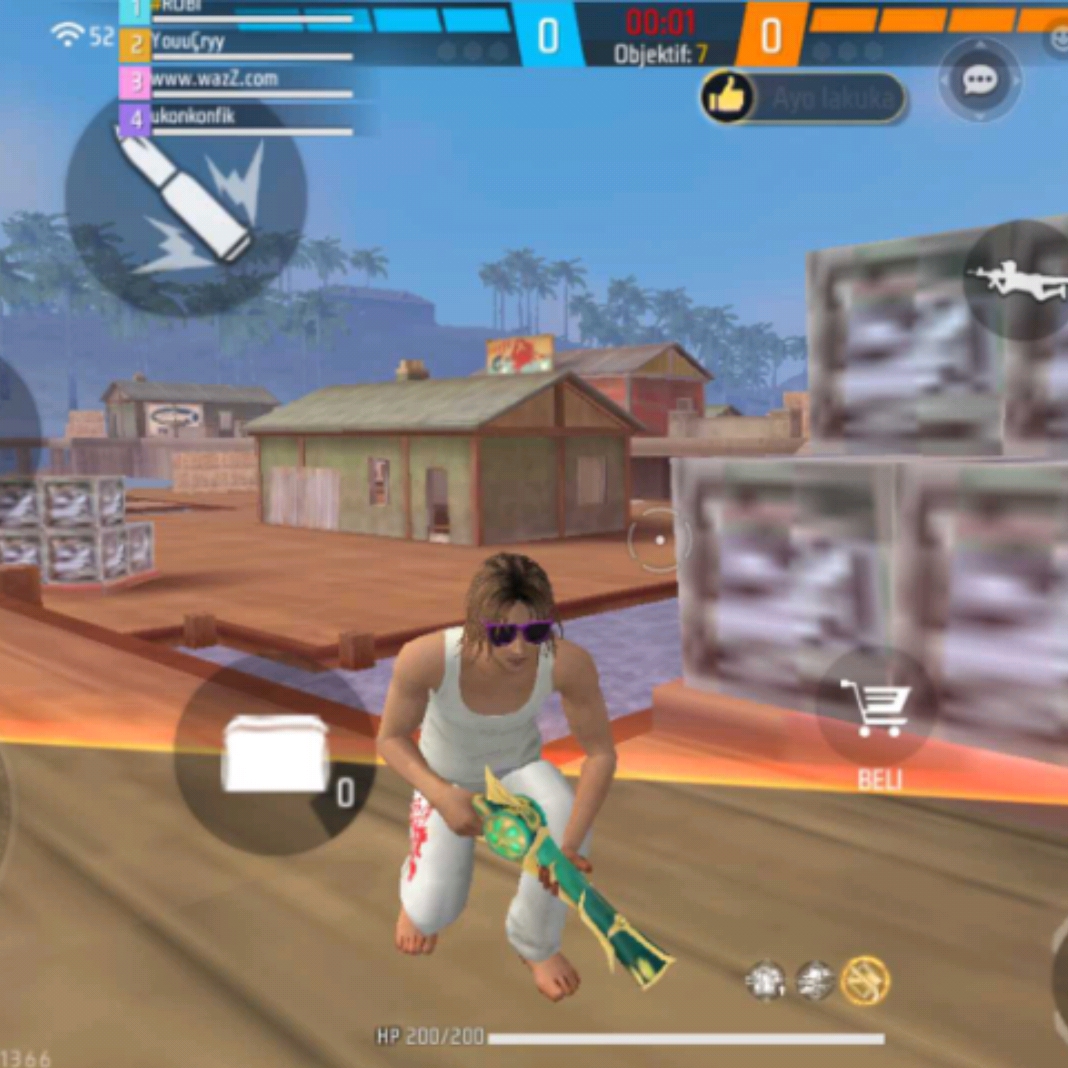The height and width of the screenshot is (1068, 1068).
Task: Send the thumbs-up quick message
Action: (727, 97)
